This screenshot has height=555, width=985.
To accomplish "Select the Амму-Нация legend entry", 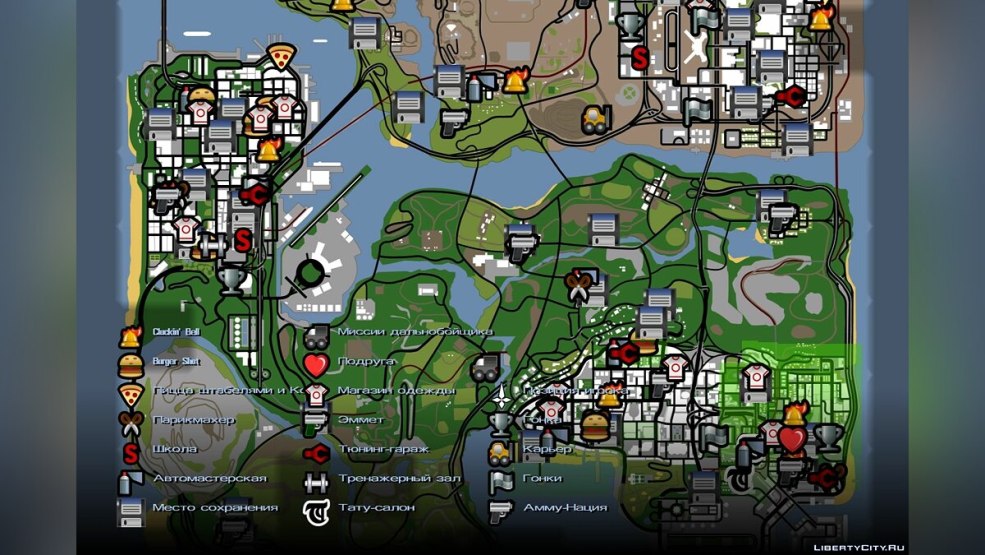I will (x=564, y=507).
